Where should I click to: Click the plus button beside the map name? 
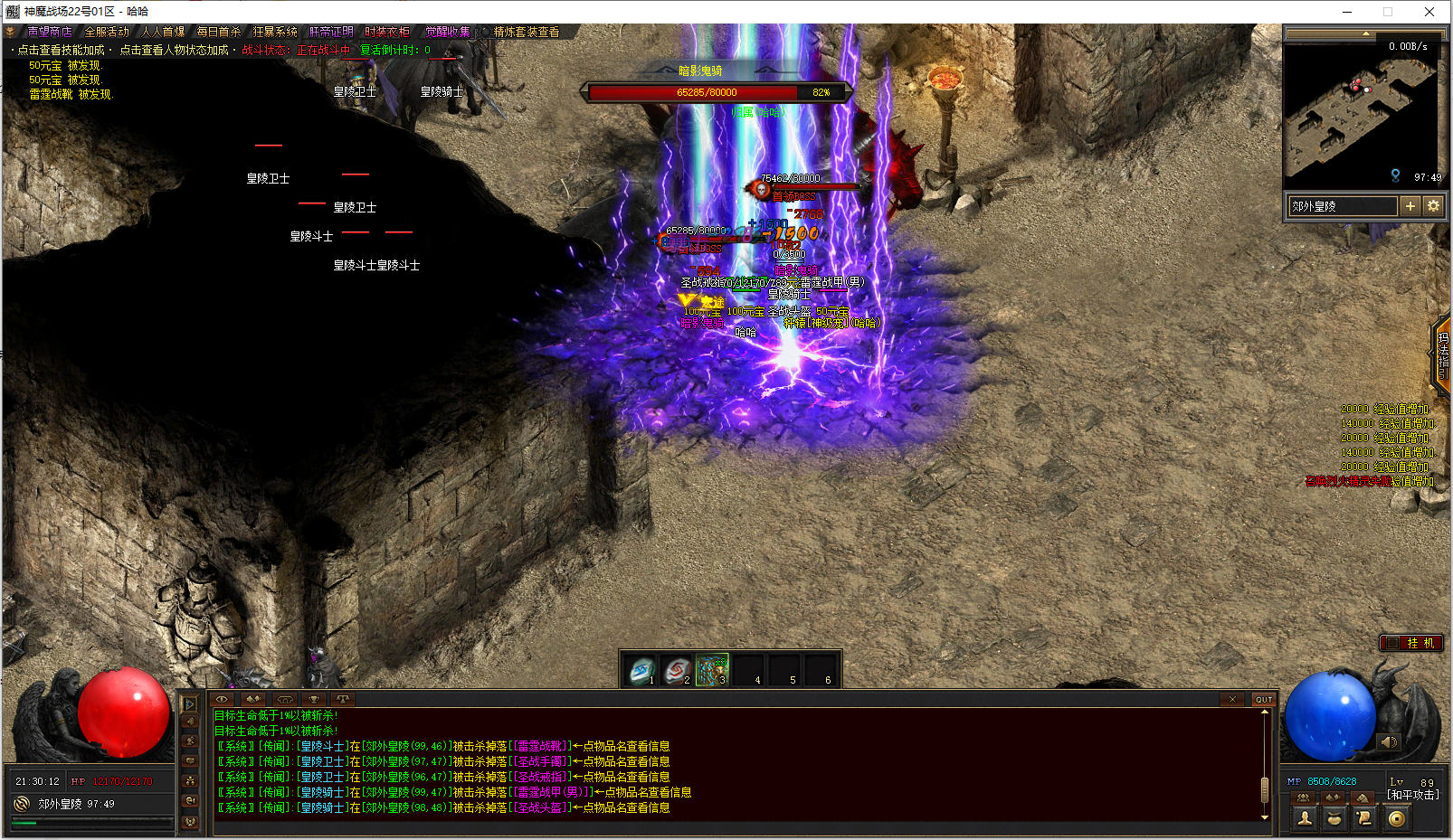coord(1410,206)
